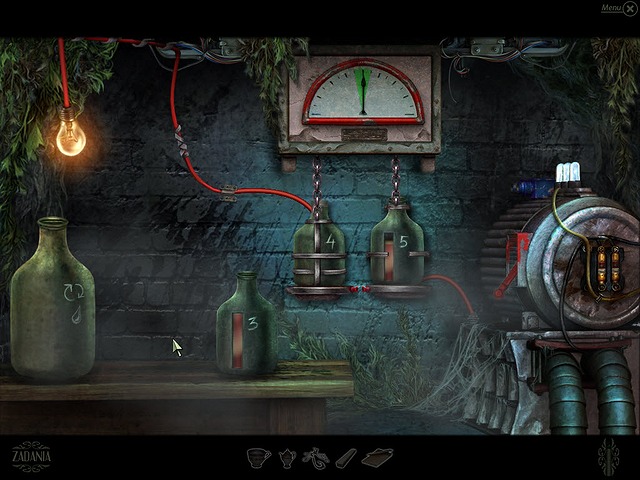Select the teacup in the inventory
Screen dimensions: 640x480
(260, 457)
